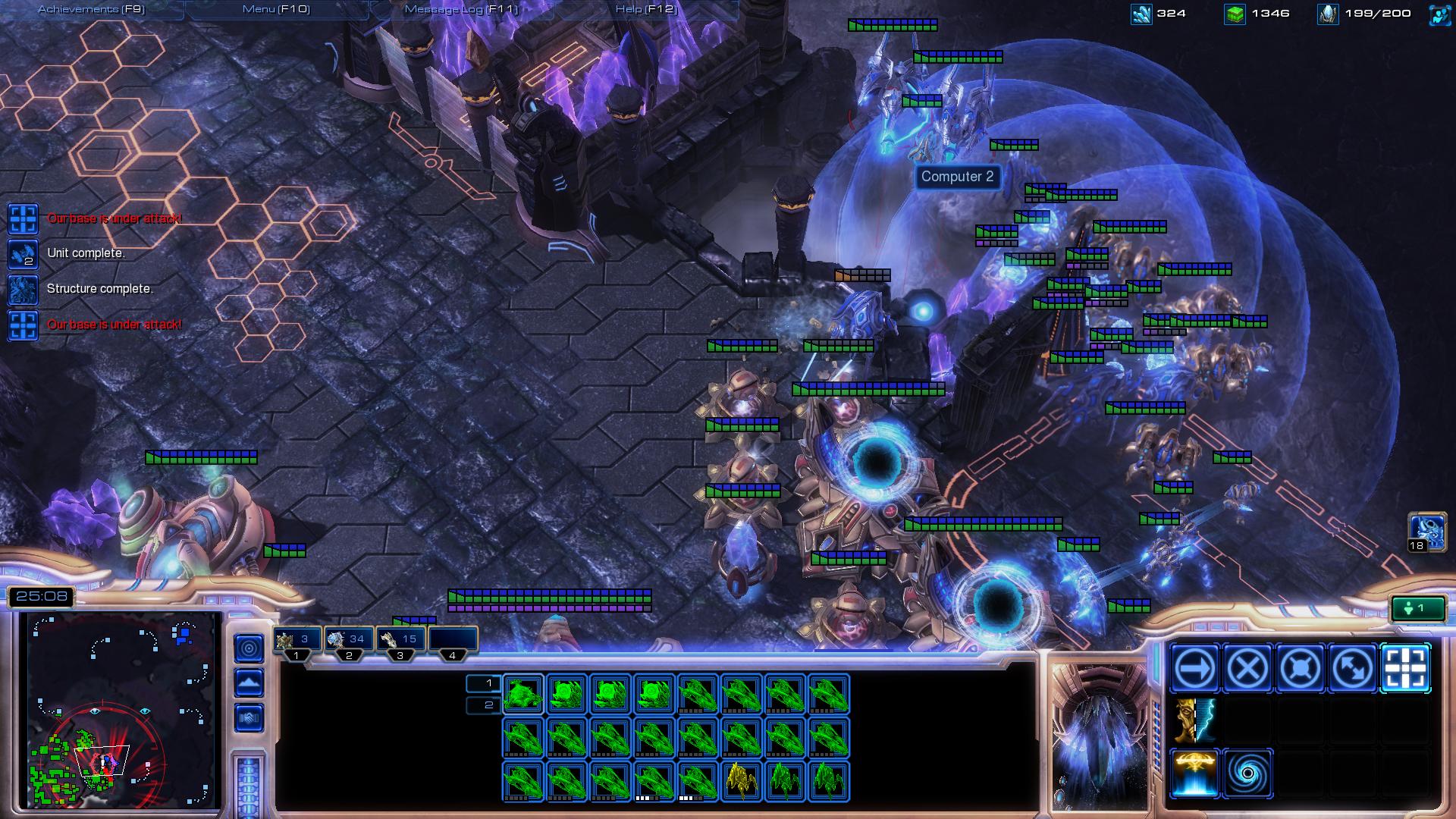Select control group 2 with 34 units
This screenshot has height=819, width=1456.
coord(349,640)
